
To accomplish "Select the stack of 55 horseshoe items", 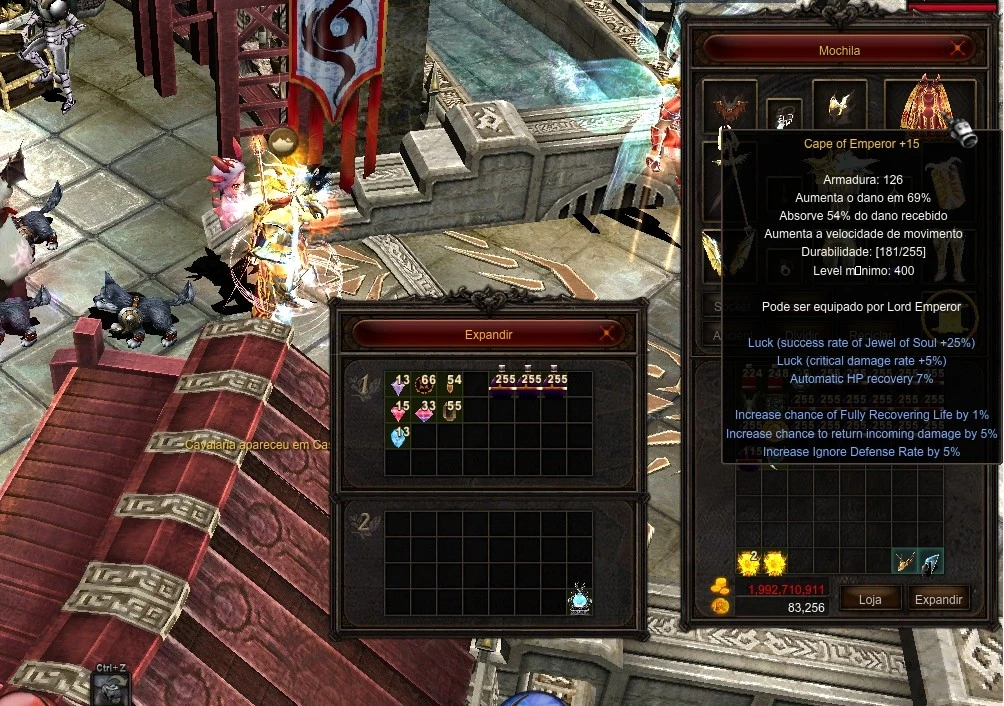I will coord(451,412).
